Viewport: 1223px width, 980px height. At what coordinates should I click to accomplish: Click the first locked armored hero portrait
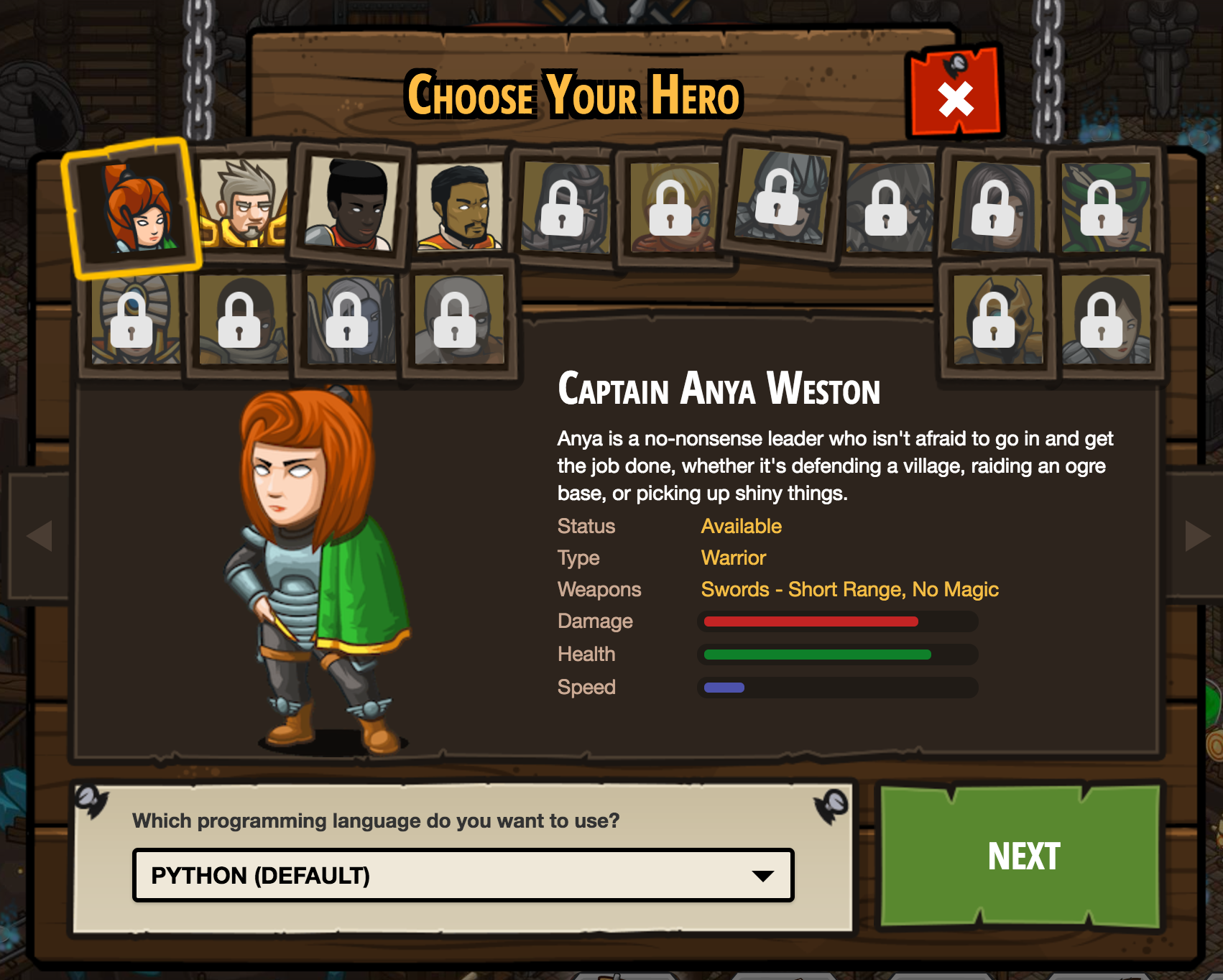568,208
